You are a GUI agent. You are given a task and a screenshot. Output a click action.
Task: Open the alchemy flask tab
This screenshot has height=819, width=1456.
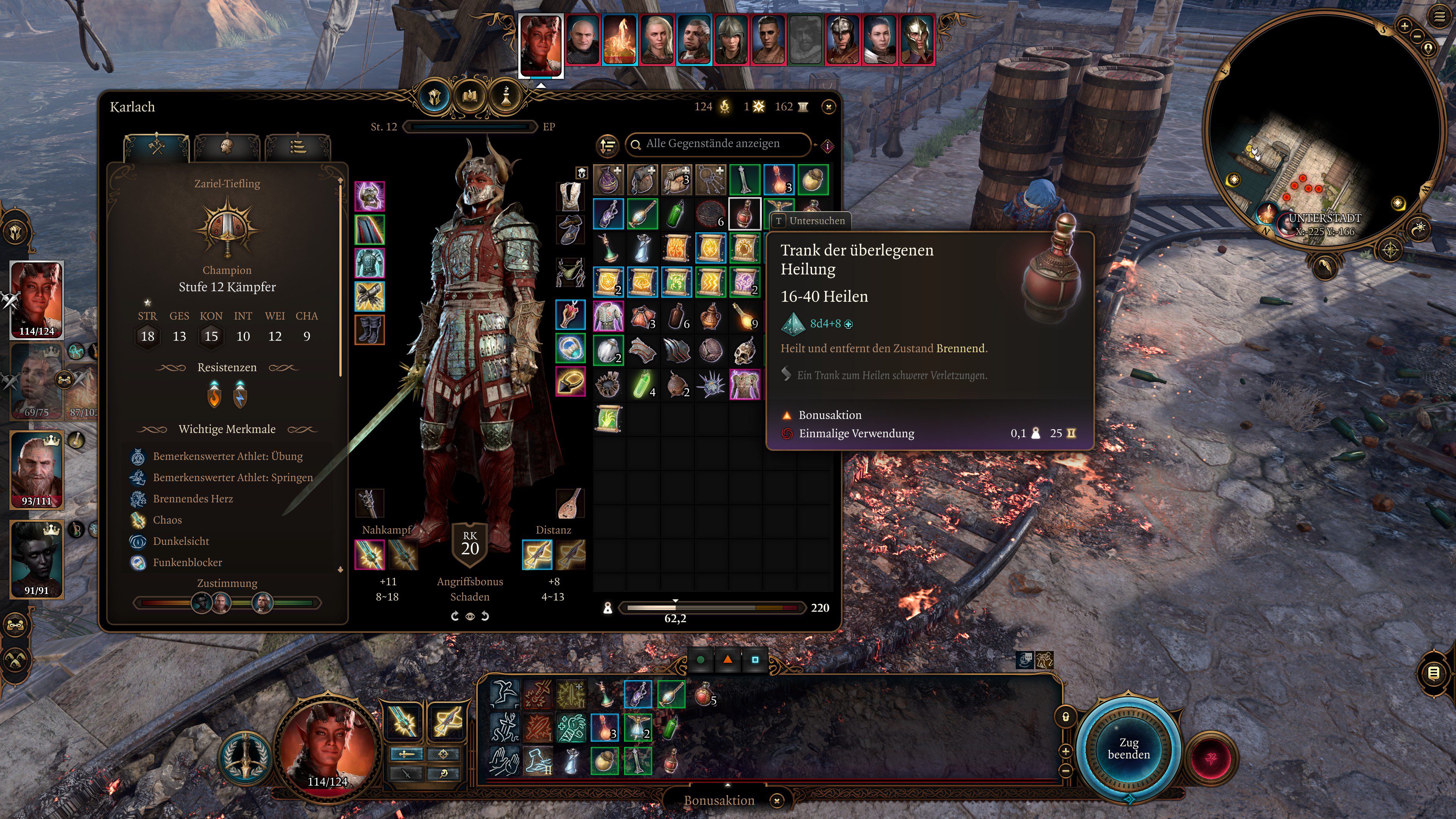click(506, 97)
